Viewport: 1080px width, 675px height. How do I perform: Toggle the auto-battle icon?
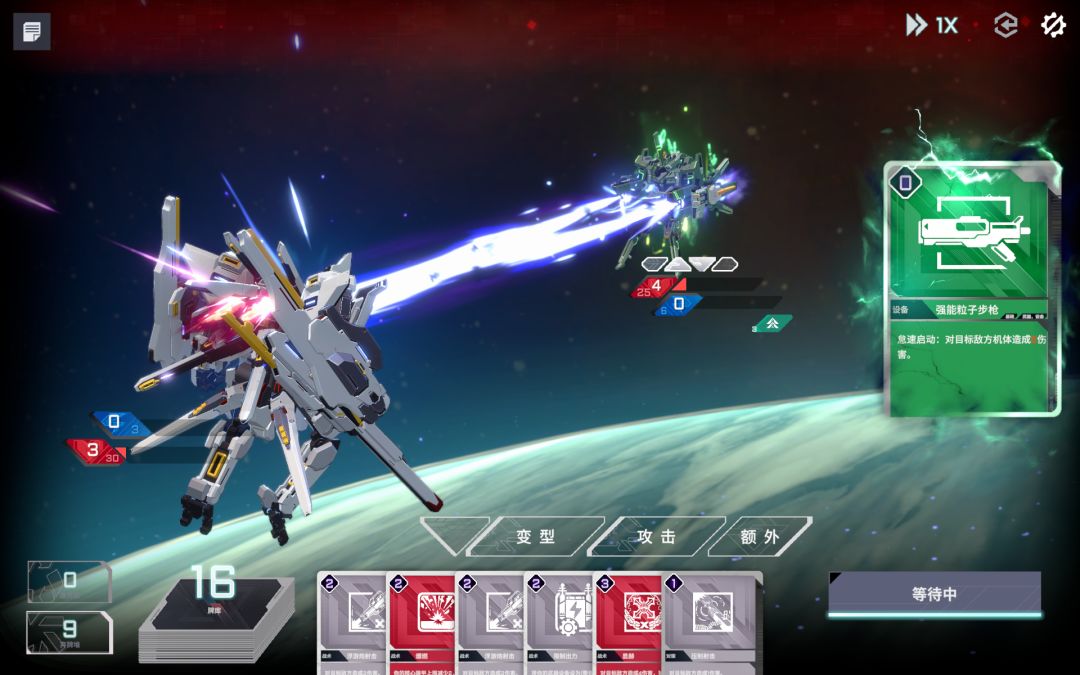[1005, 26]
